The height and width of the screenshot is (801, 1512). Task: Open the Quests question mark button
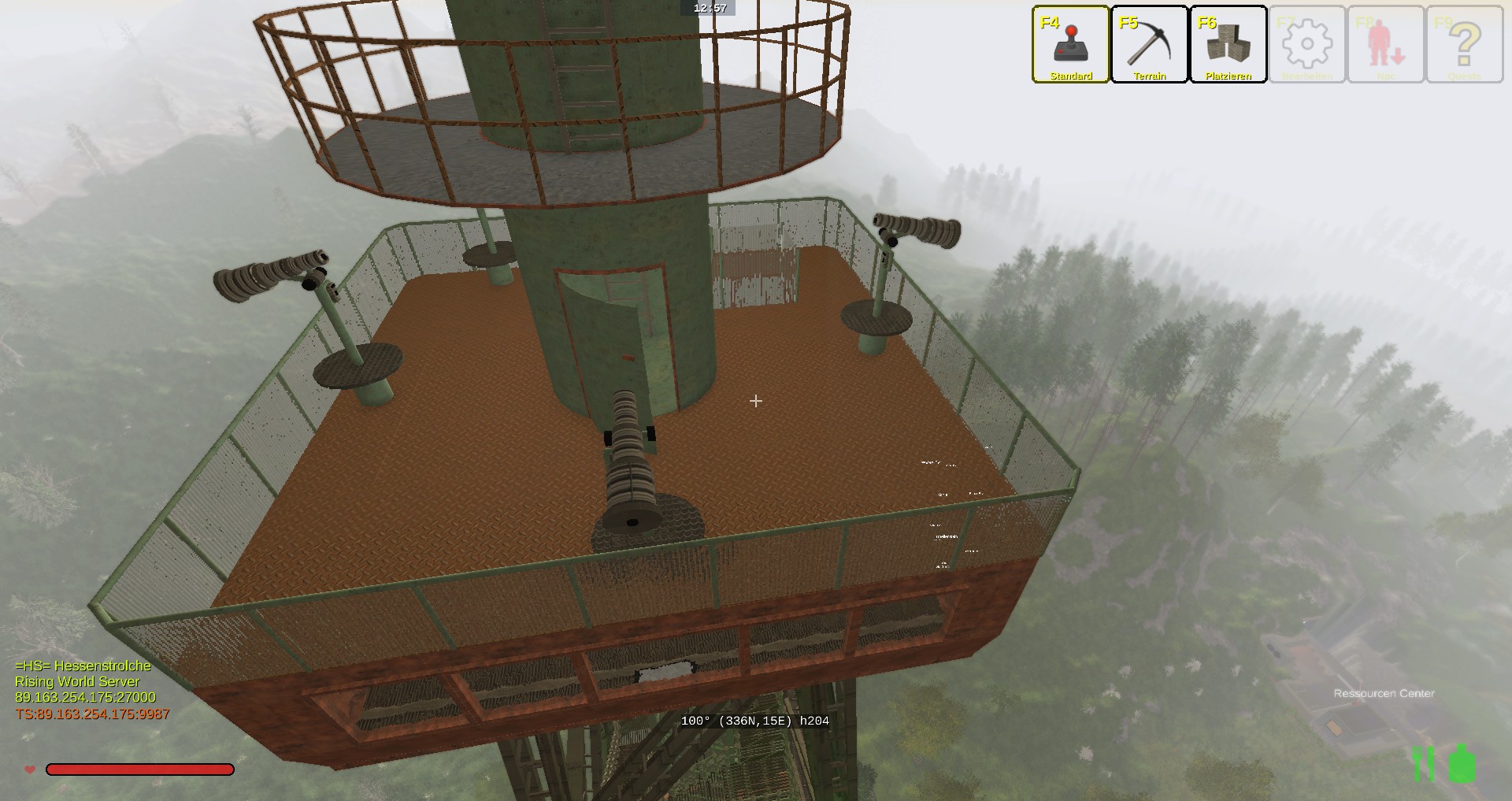click(x=1464, y=44)
